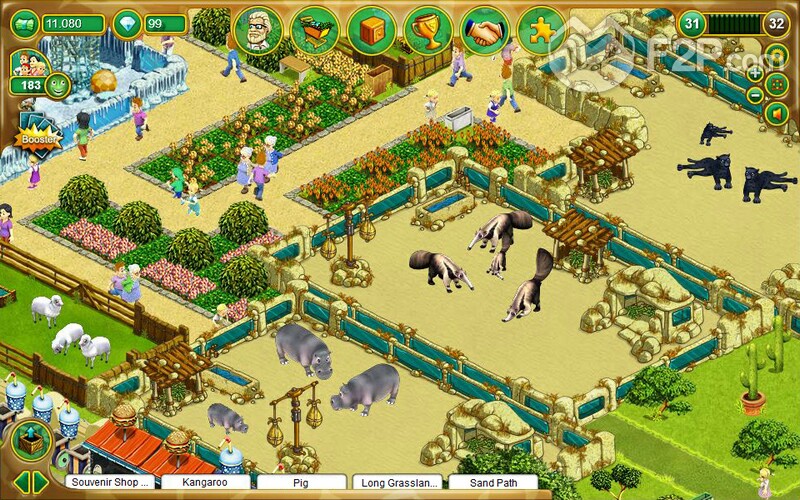The height and width of the screenshot is (500, 800).
Task: Open the handshake friends icon
Action: 485,31
